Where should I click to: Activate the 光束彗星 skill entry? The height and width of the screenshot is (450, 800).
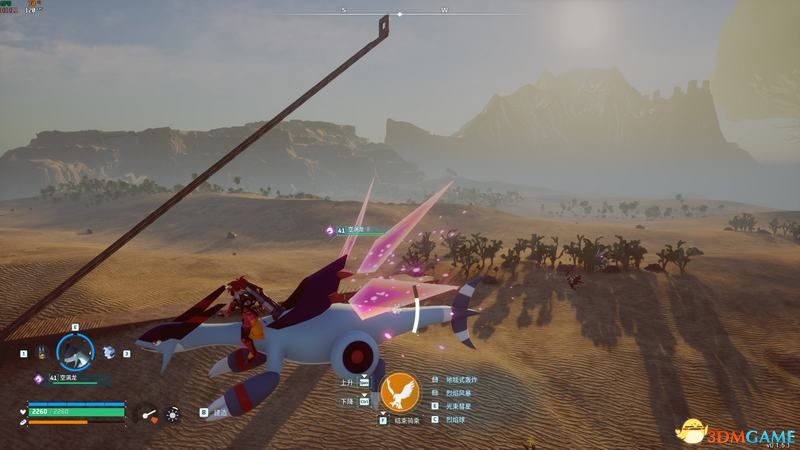pos(455,408)
